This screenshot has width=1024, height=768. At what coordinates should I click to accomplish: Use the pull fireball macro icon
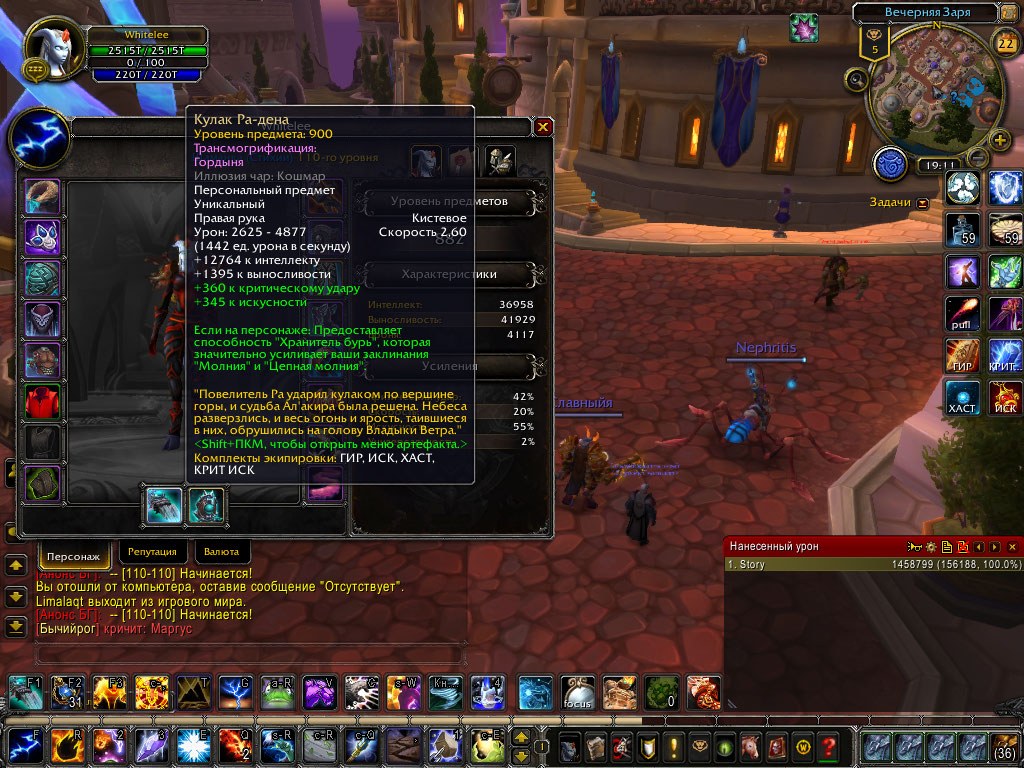click(963, 314)
